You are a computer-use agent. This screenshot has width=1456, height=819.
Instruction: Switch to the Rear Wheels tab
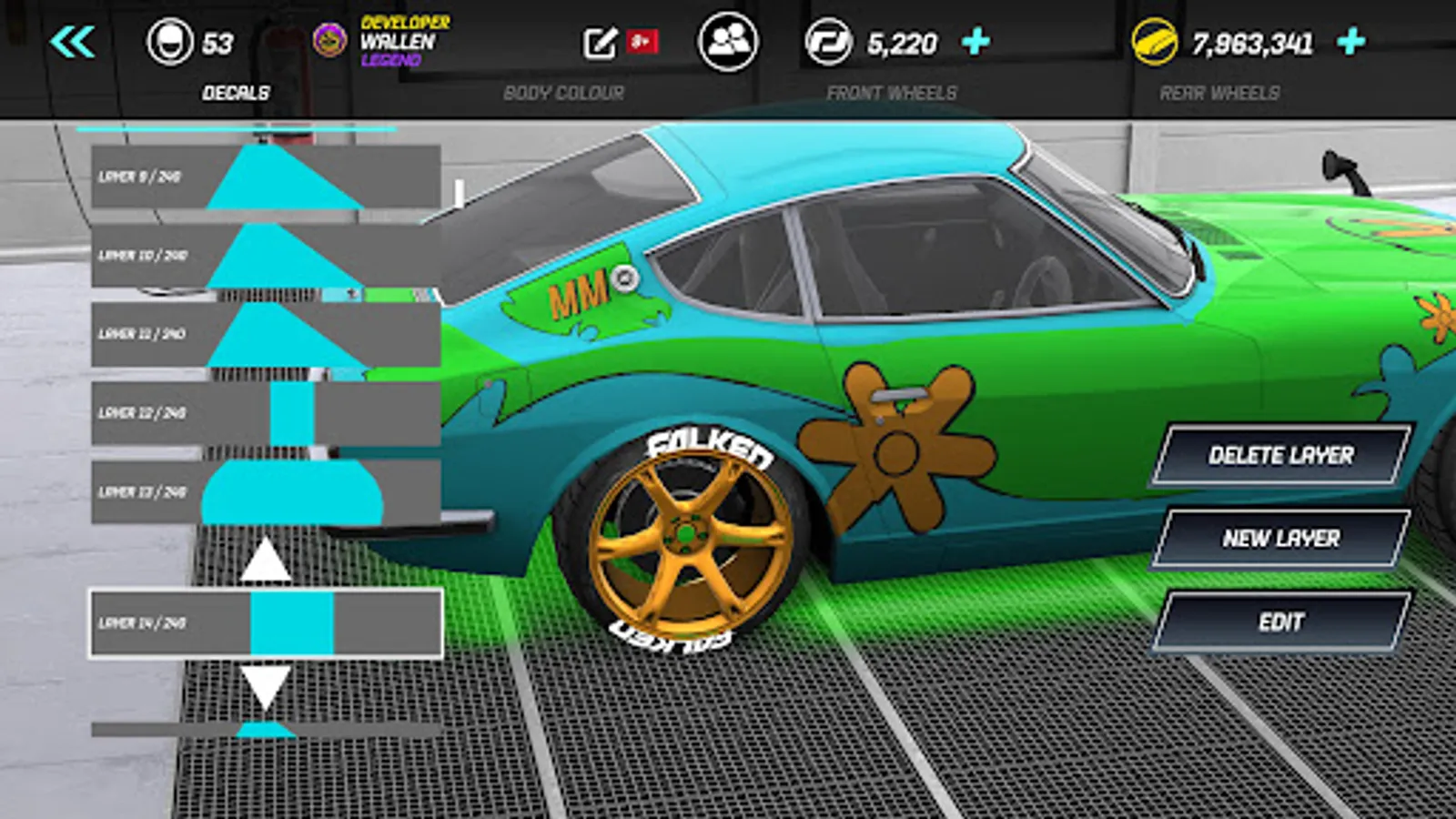coord(1219,93)
